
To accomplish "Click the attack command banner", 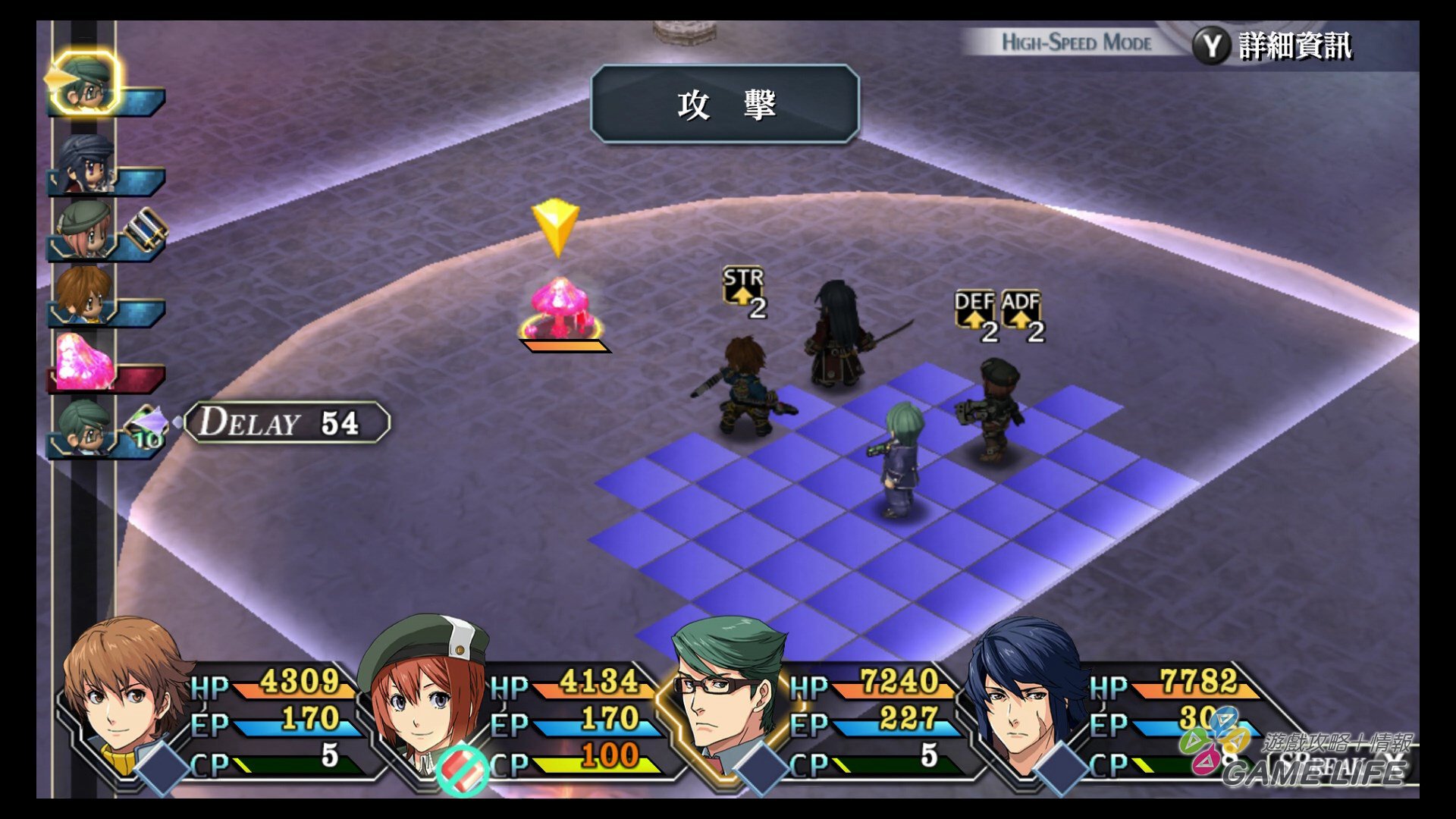I will [725, 105].
